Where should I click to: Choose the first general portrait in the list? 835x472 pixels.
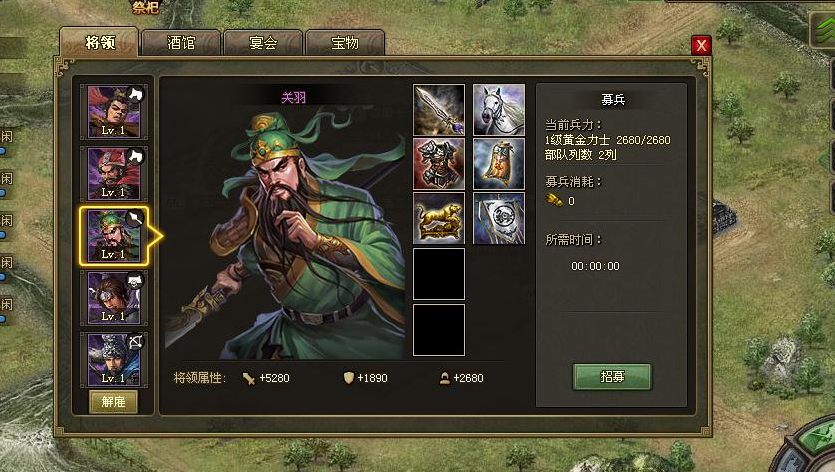pos(113,111)
